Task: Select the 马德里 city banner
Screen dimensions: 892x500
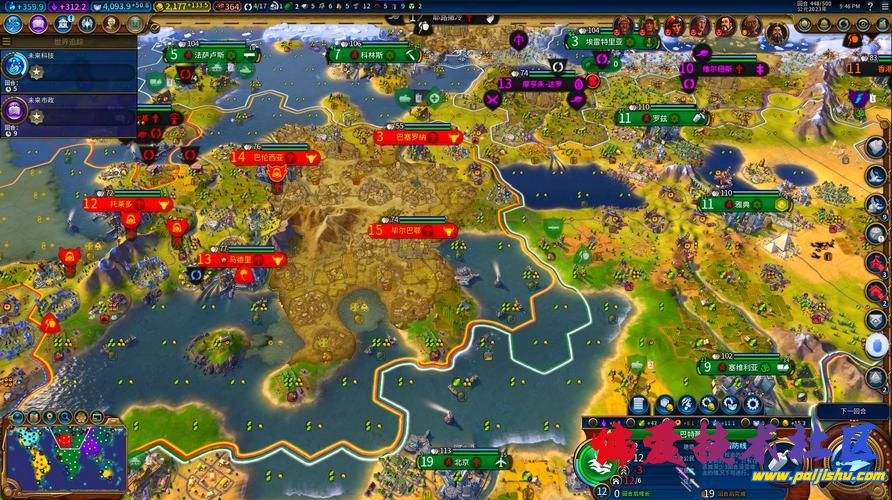Action: pyautogui.click(x=239, y=258)
